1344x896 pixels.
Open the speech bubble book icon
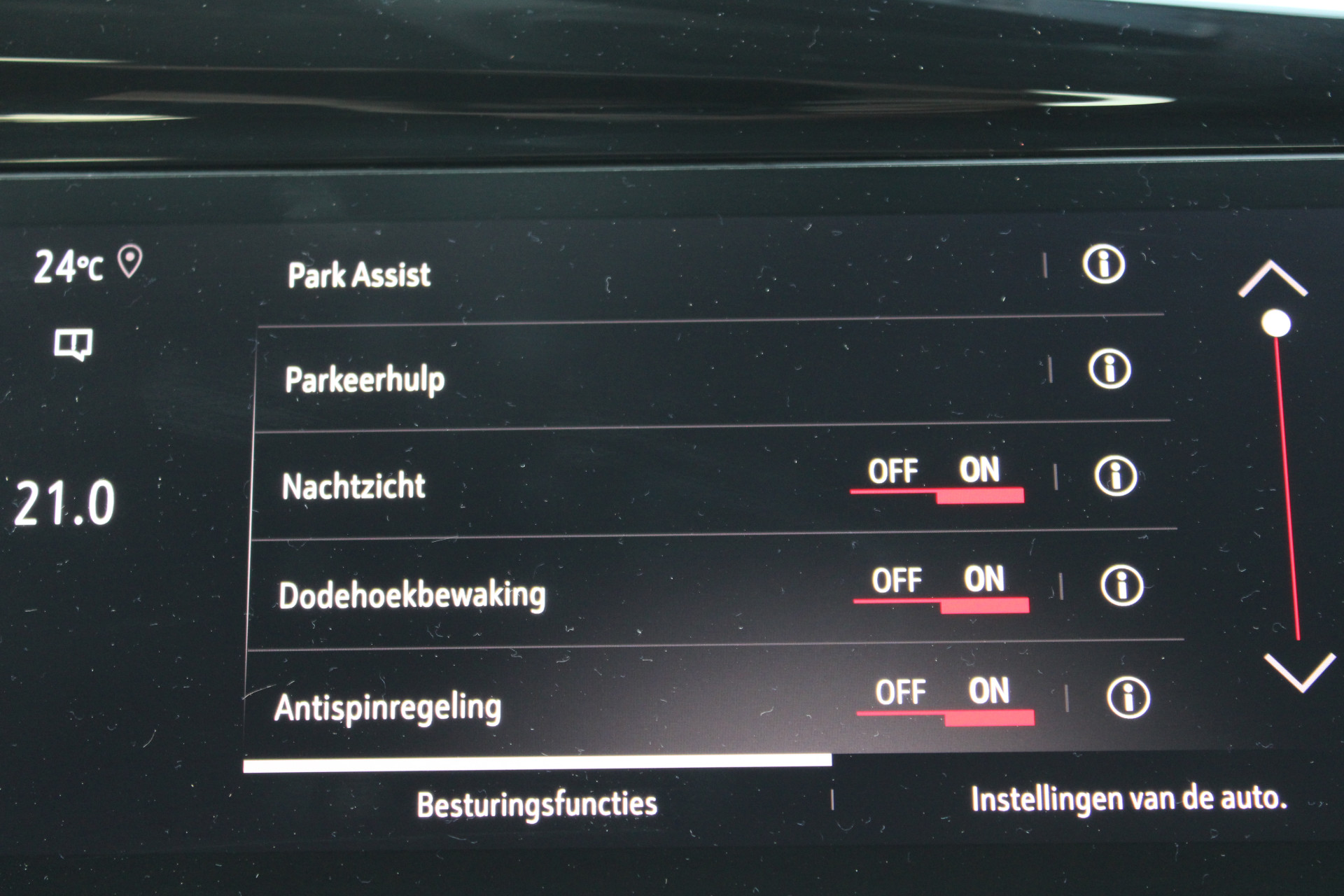pyautogui.click(x=73, y=345)
